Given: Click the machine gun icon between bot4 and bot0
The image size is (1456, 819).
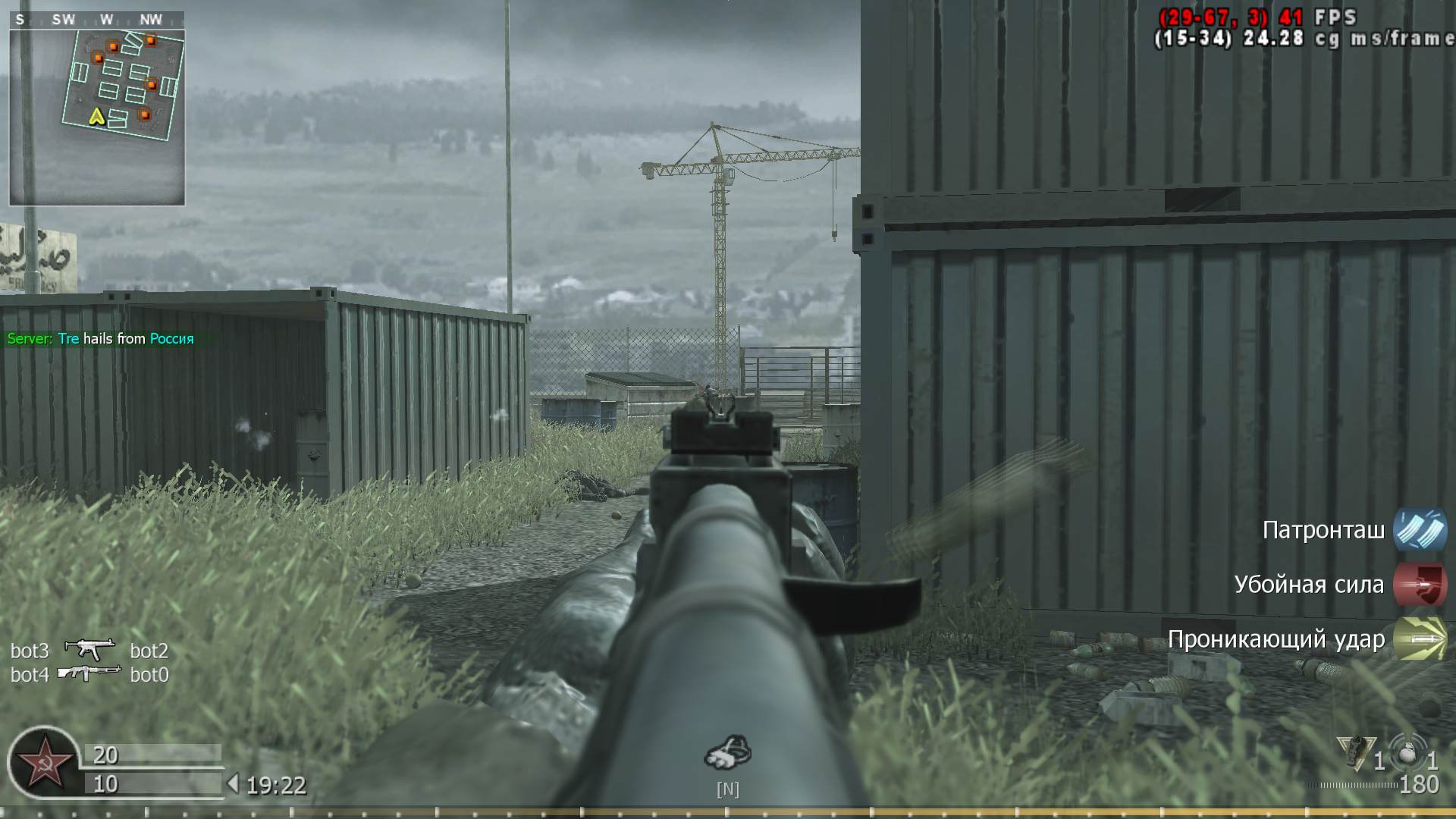Looking at the screenshot, I should 91,670.
